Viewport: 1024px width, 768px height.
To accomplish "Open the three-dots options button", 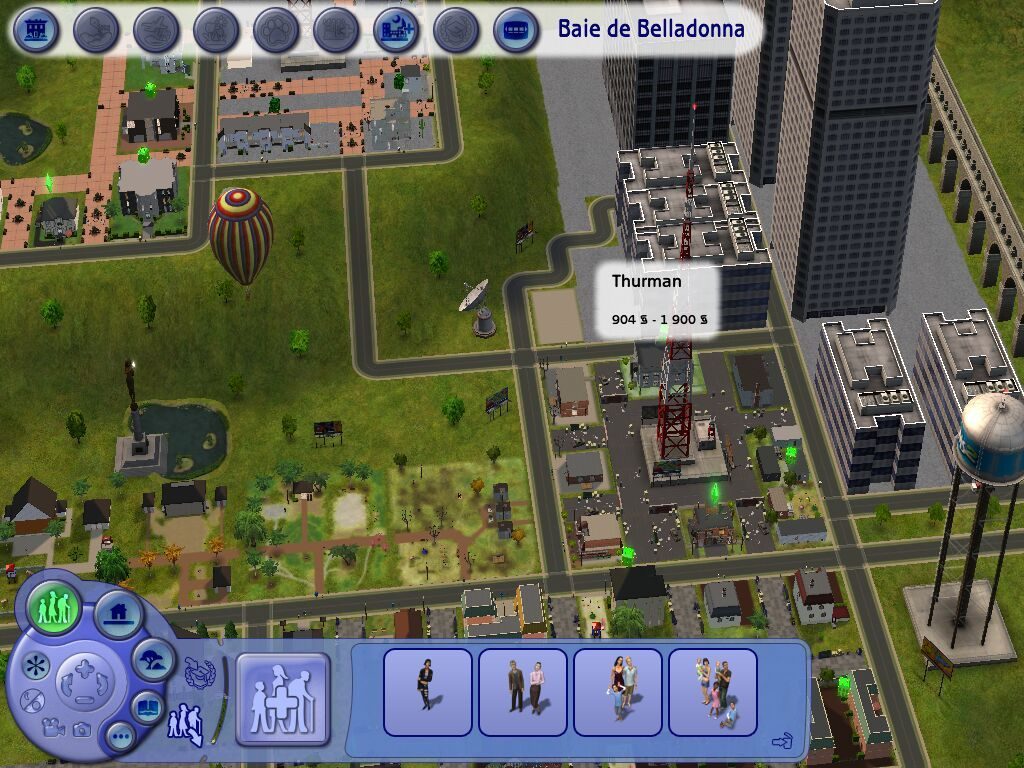I will point(121,738).
